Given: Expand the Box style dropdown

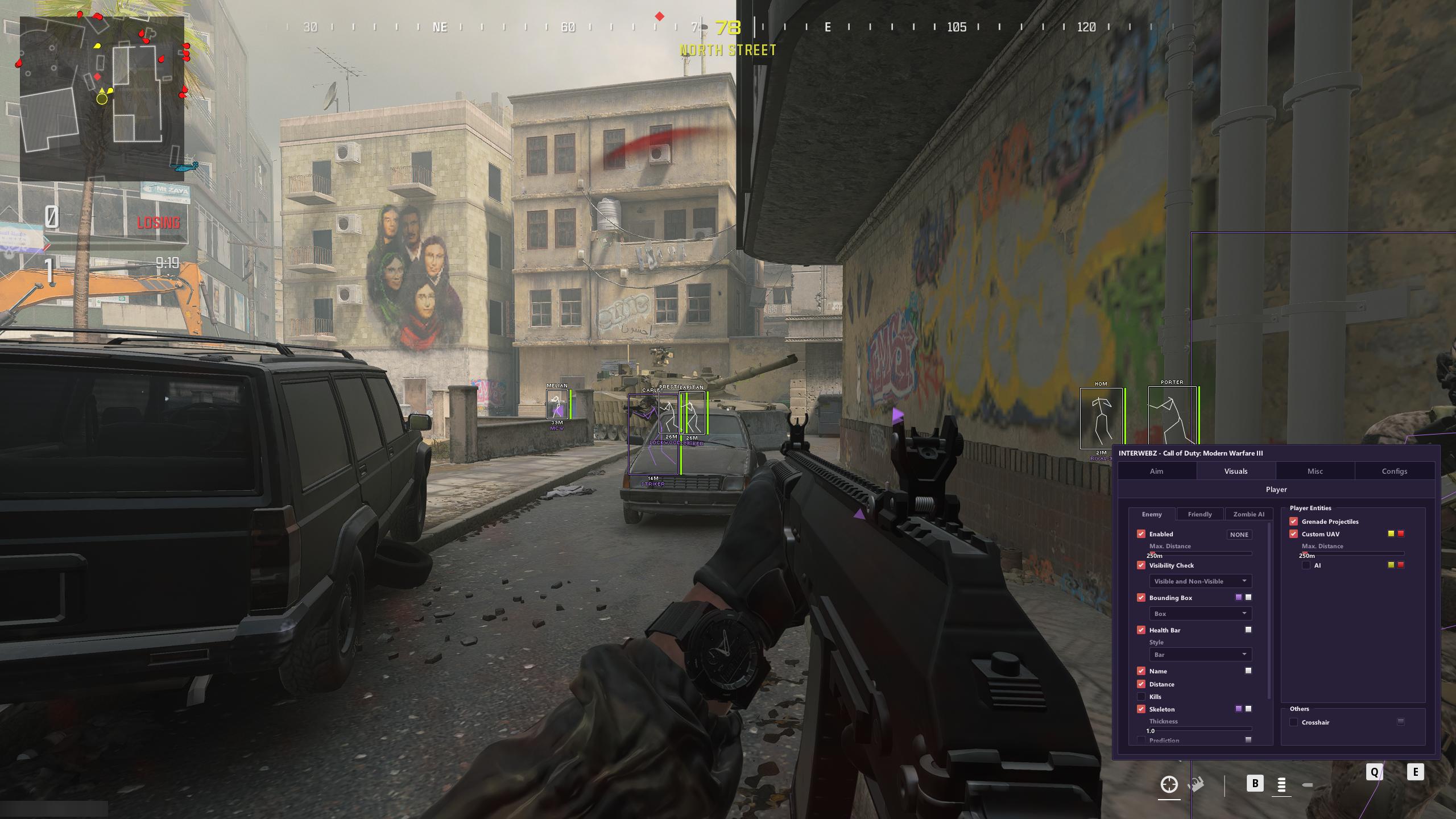Looking at the screenshot, I should [1200, 614].
